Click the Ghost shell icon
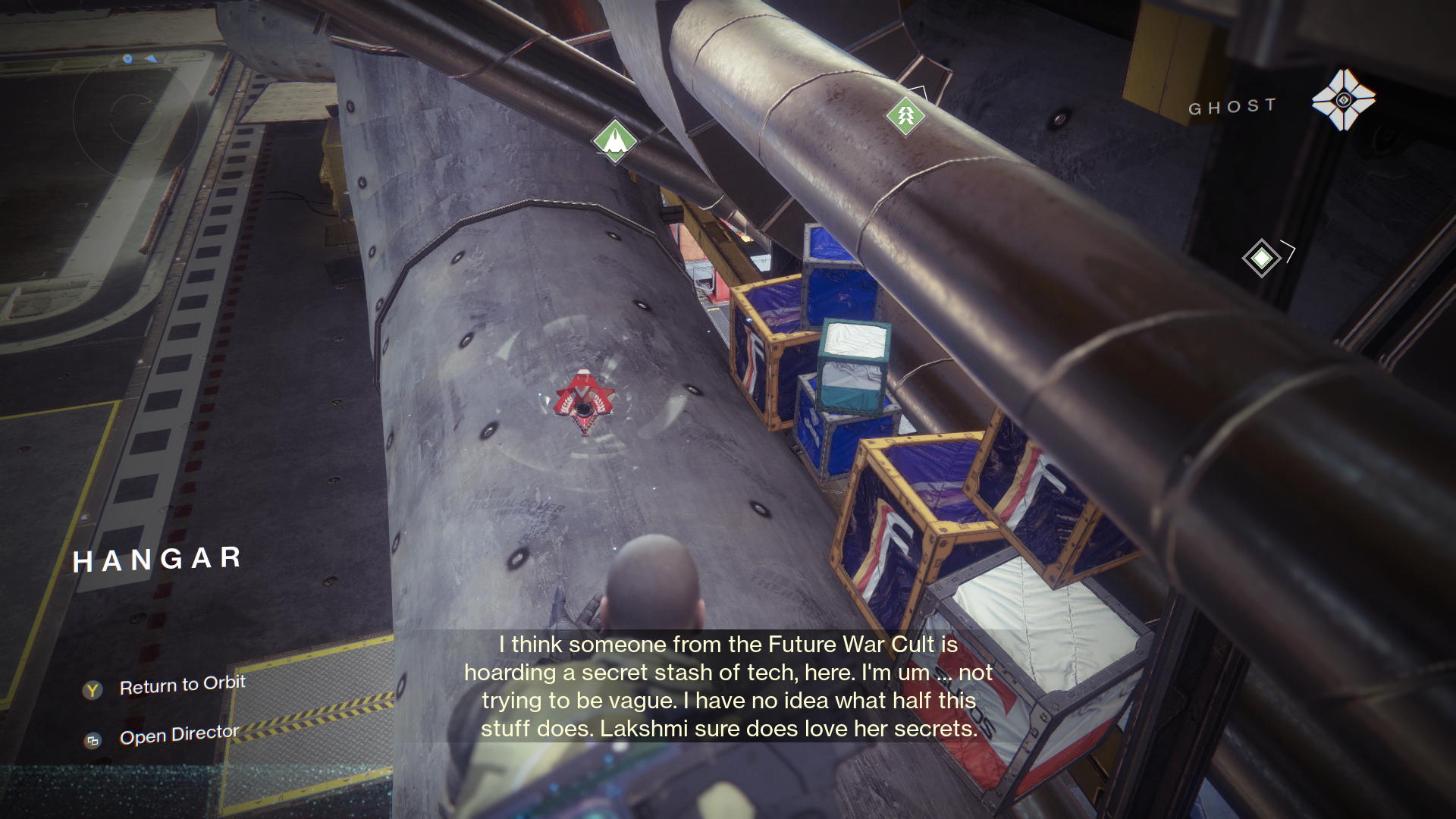Screen dimensions: 1456x819 (1343, 100)
